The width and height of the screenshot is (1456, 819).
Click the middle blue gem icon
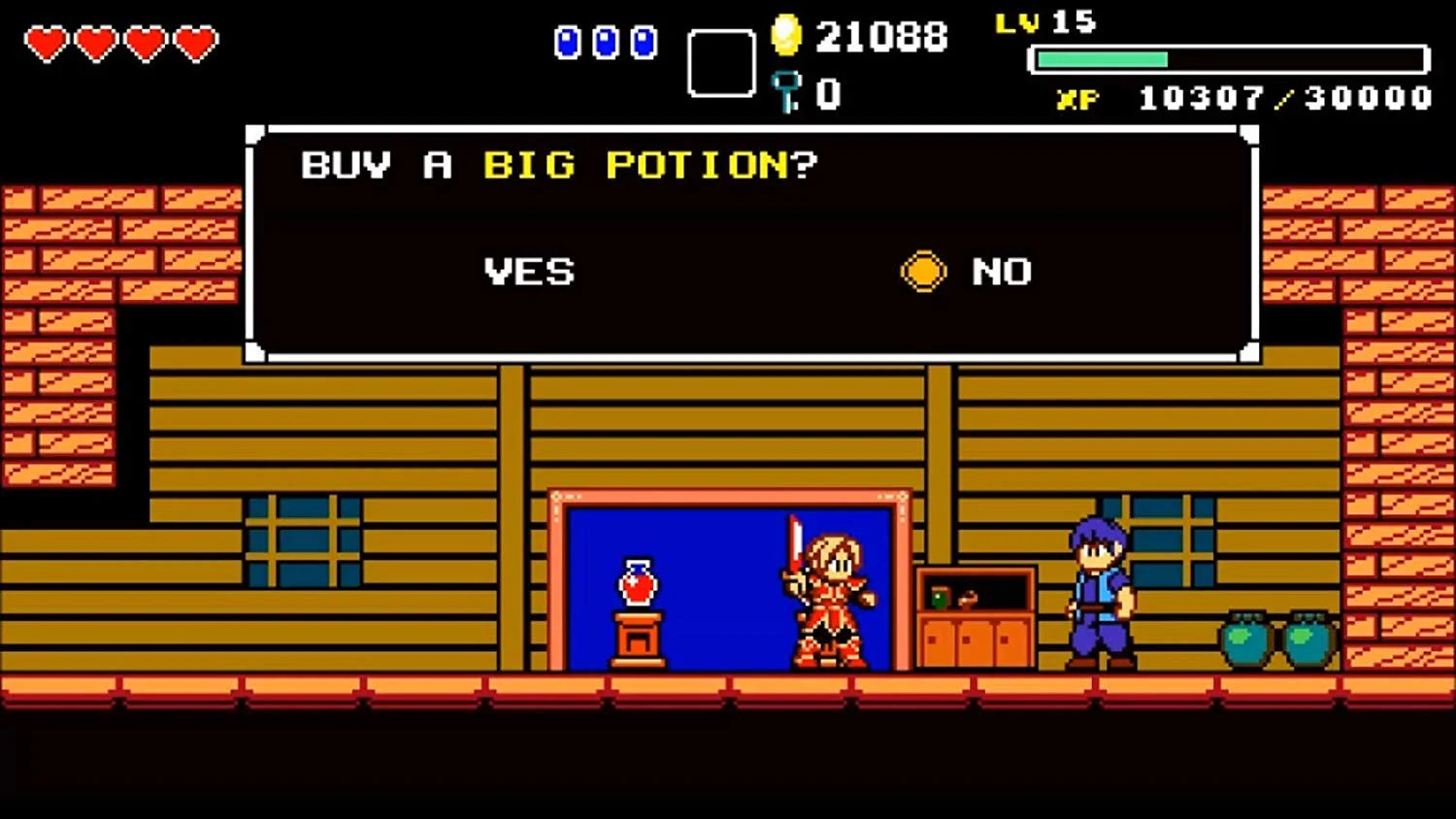(607, 43)
